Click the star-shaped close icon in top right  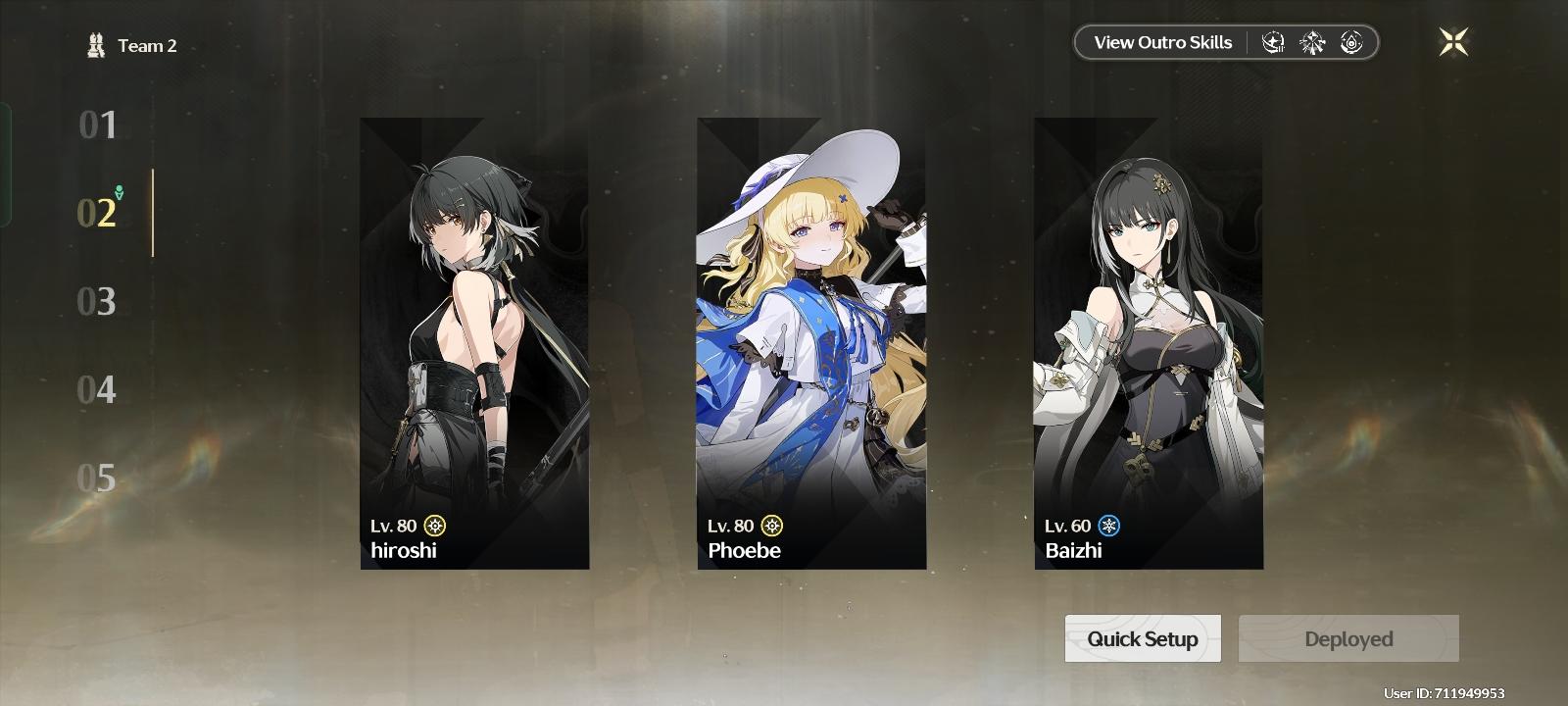[x=1454, y=41]
